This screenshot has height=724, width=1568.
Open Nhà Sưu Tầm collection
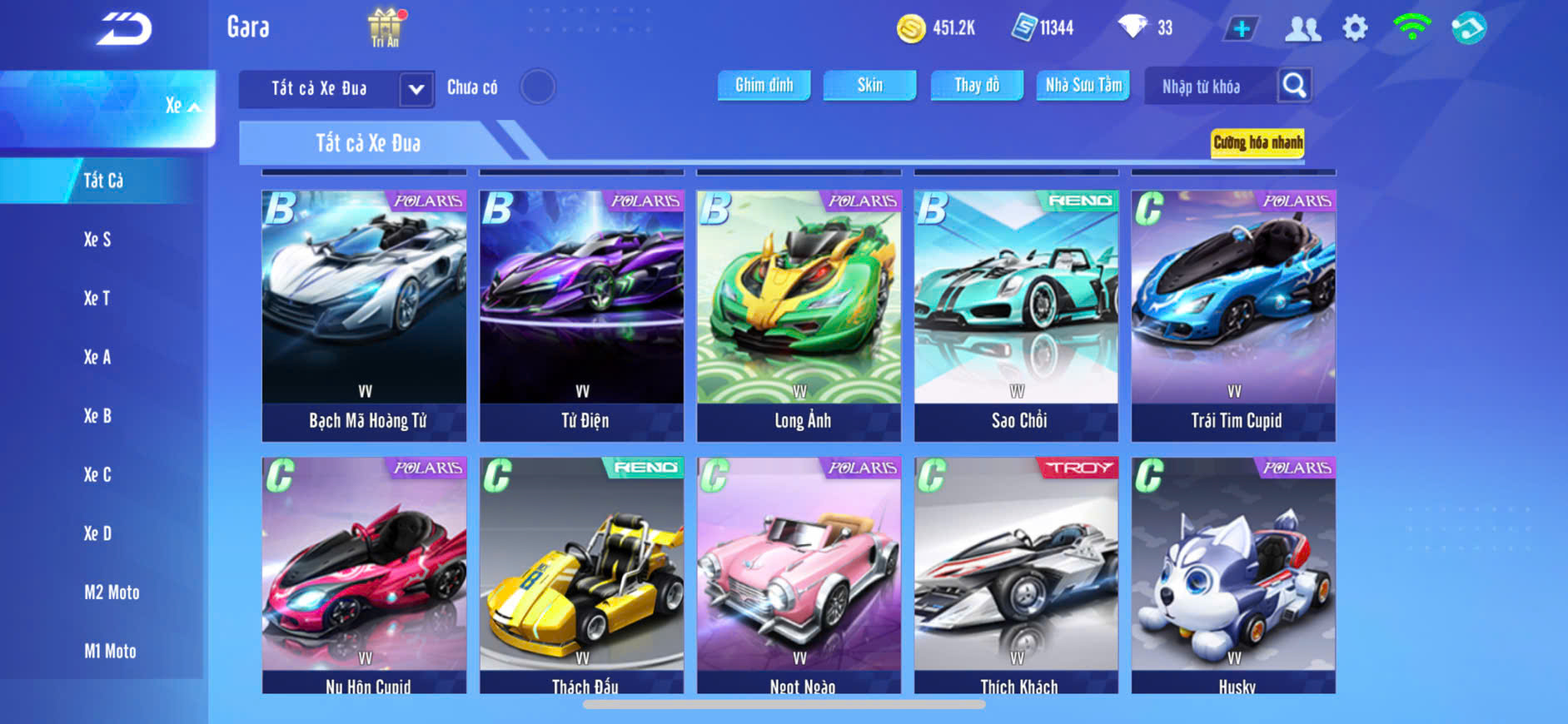[1083, 85]
